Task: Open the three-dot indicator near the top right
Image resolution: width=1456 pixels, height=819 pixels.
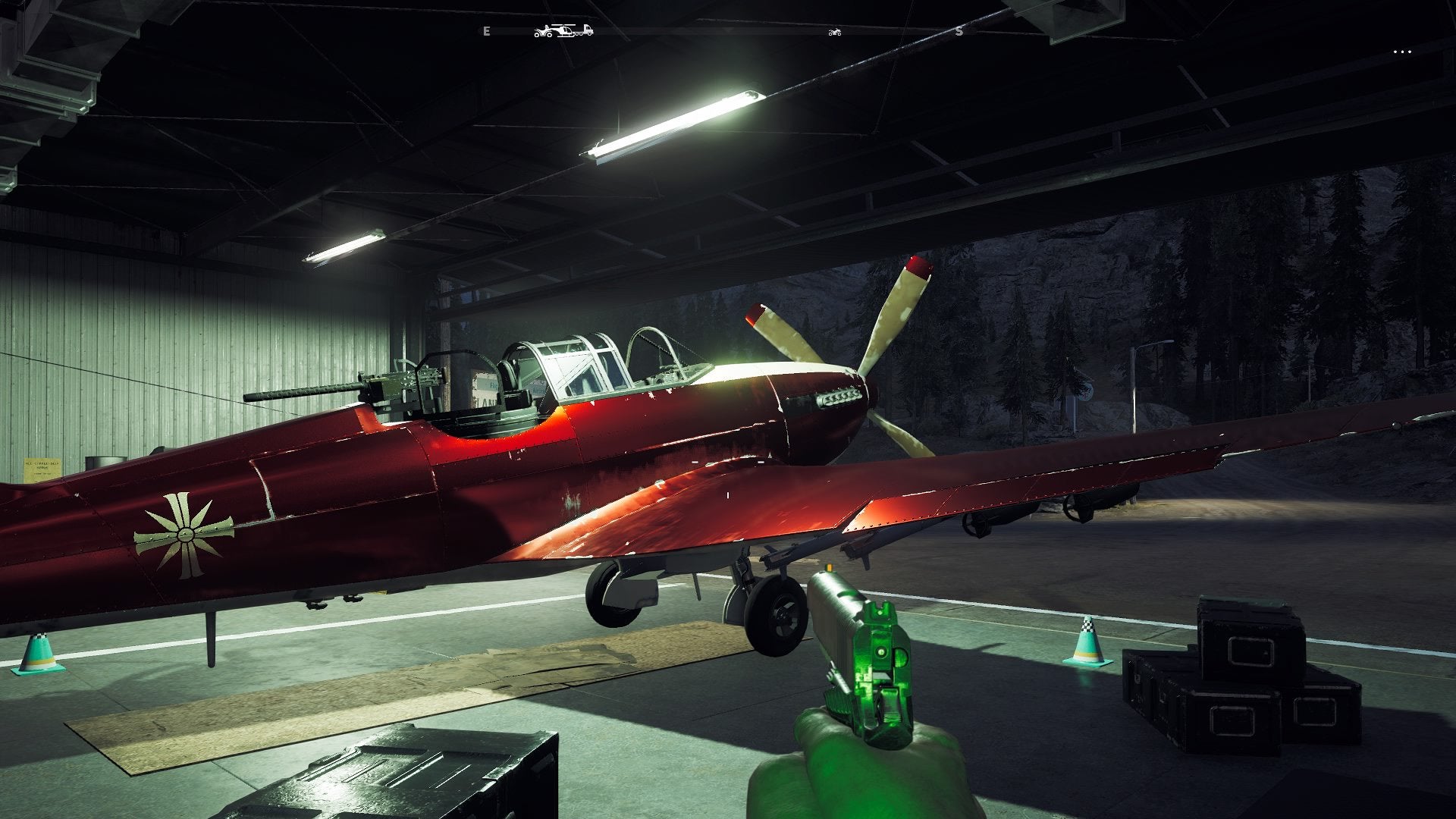Action: 1402,50
